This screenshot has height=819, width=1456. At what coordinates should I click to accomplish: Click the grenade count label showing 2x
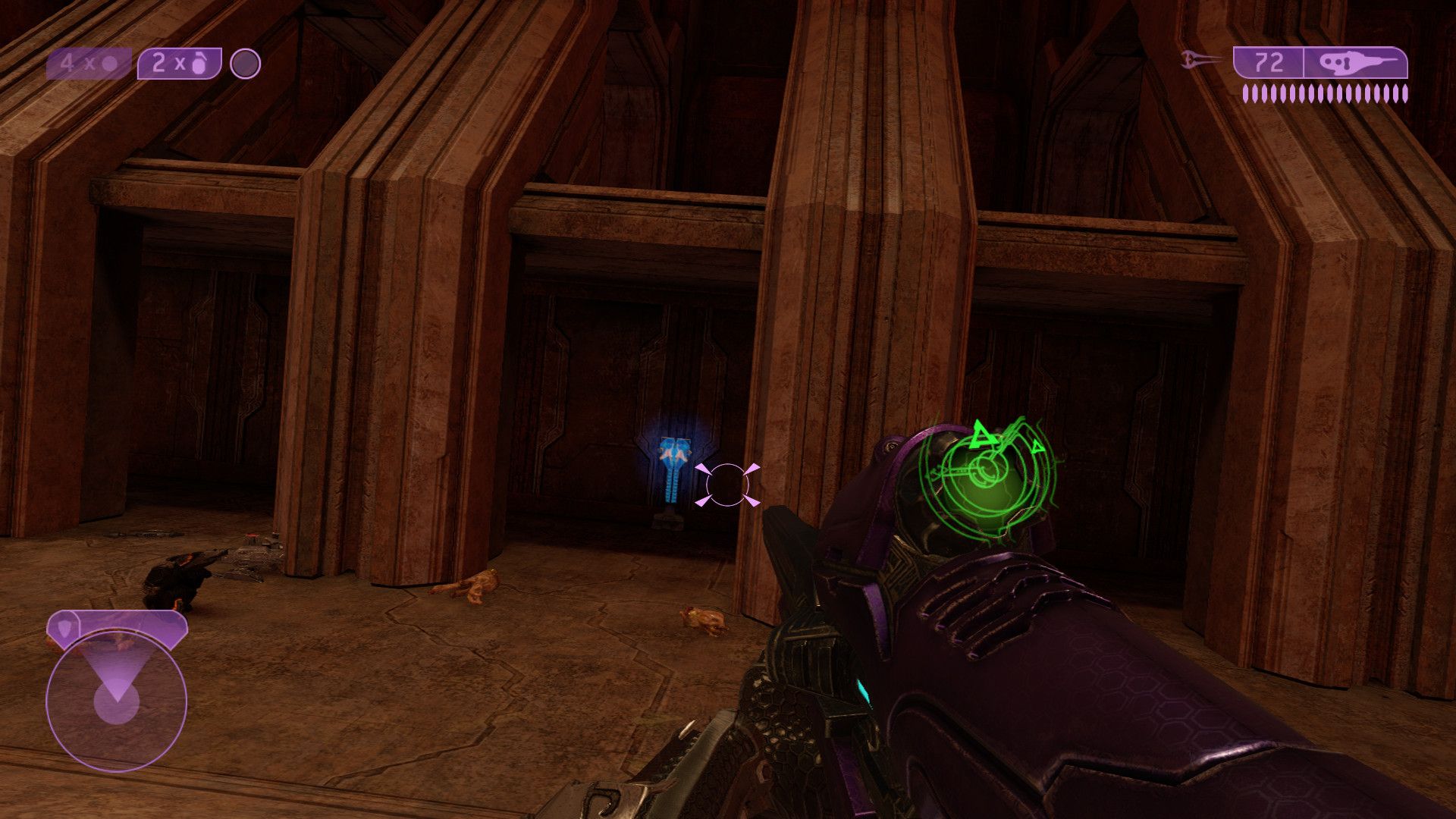(x=159, y=64)
